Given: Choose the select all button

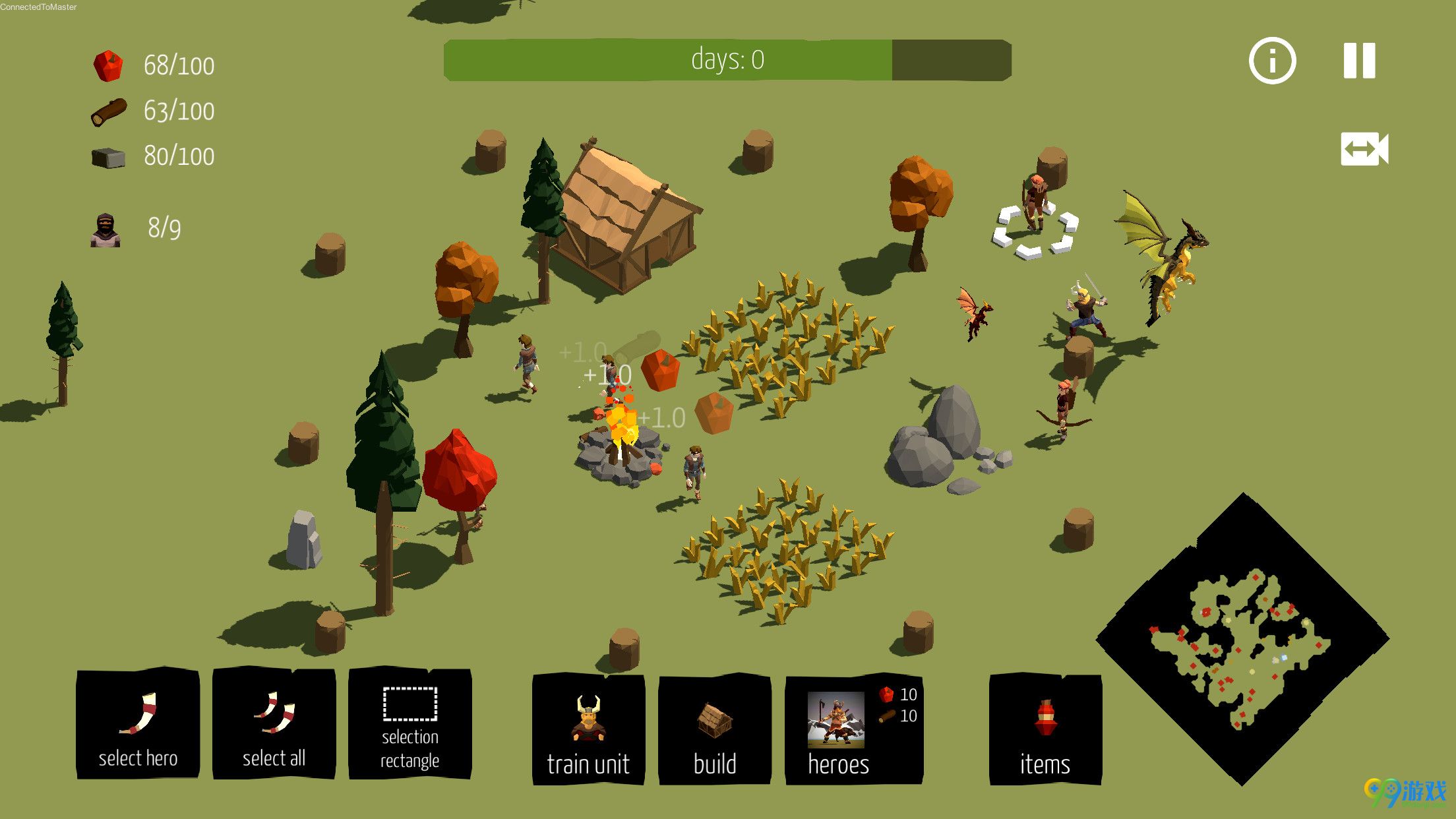Looking at the screenshot, I should click(x=274, y=724).
